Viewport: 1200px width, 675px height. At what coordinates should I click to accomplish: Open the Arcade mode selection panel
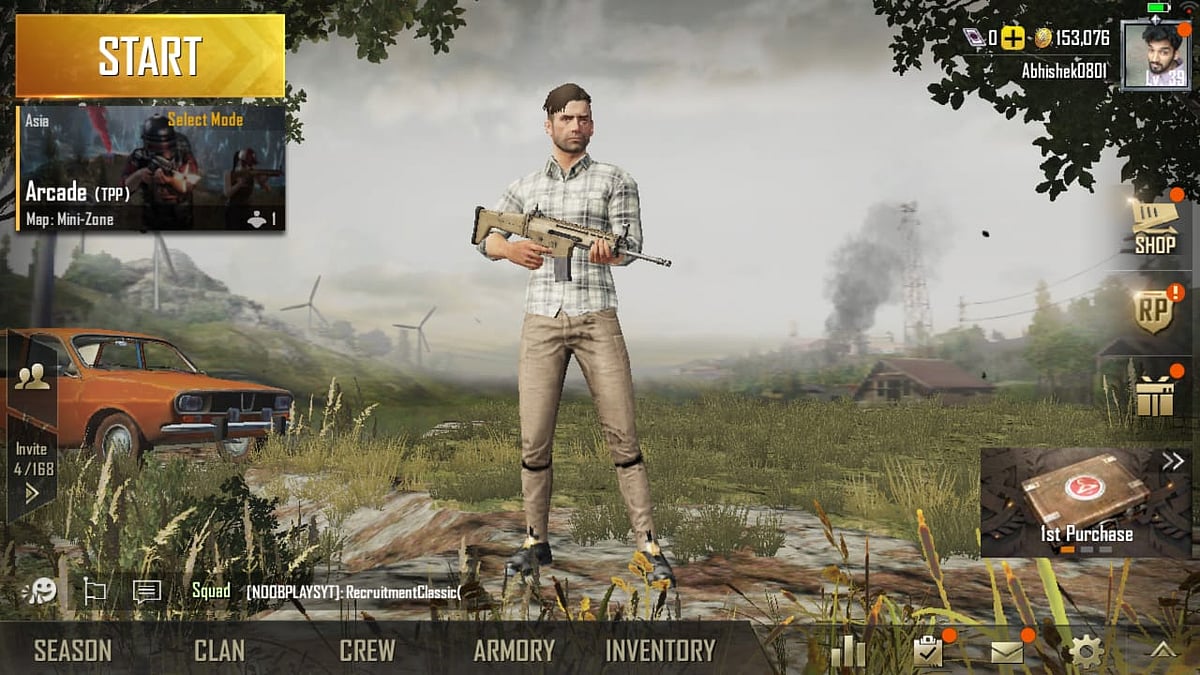point(151,168)
